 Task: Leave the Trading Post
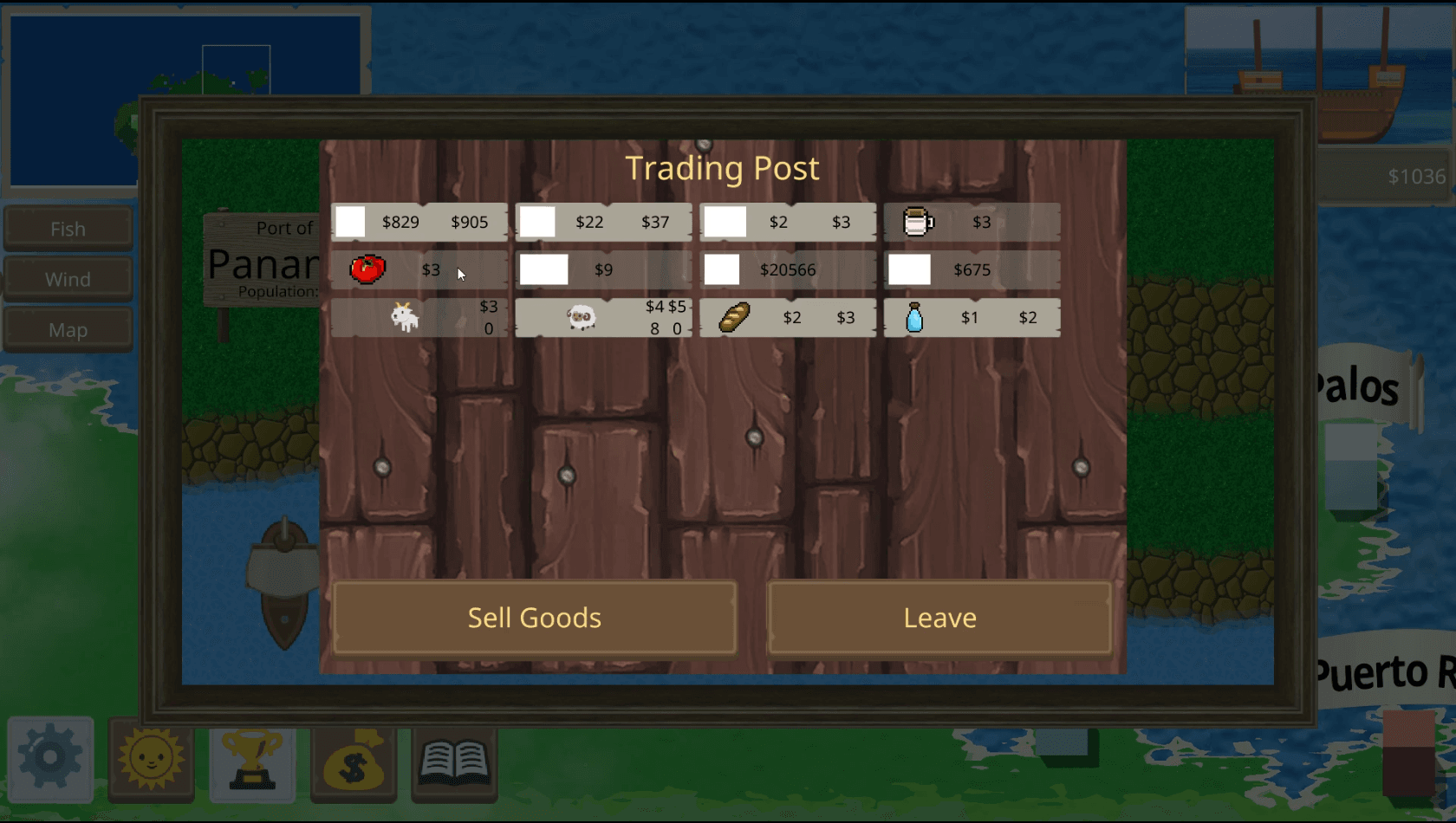pos(939,618)
